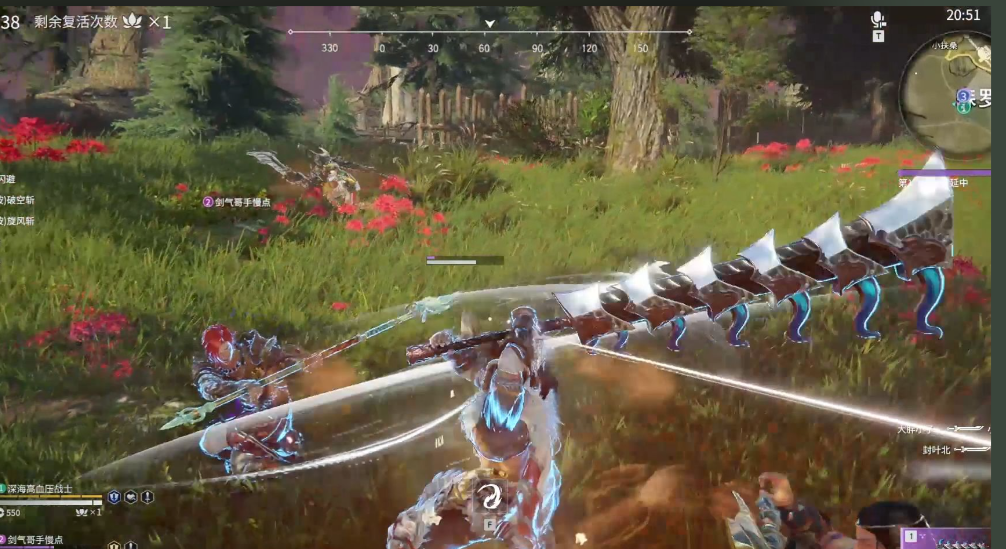This screenshot has width=1006, height=549.
Task: Click the blue shield armor status icon
Action: (114, 497)
